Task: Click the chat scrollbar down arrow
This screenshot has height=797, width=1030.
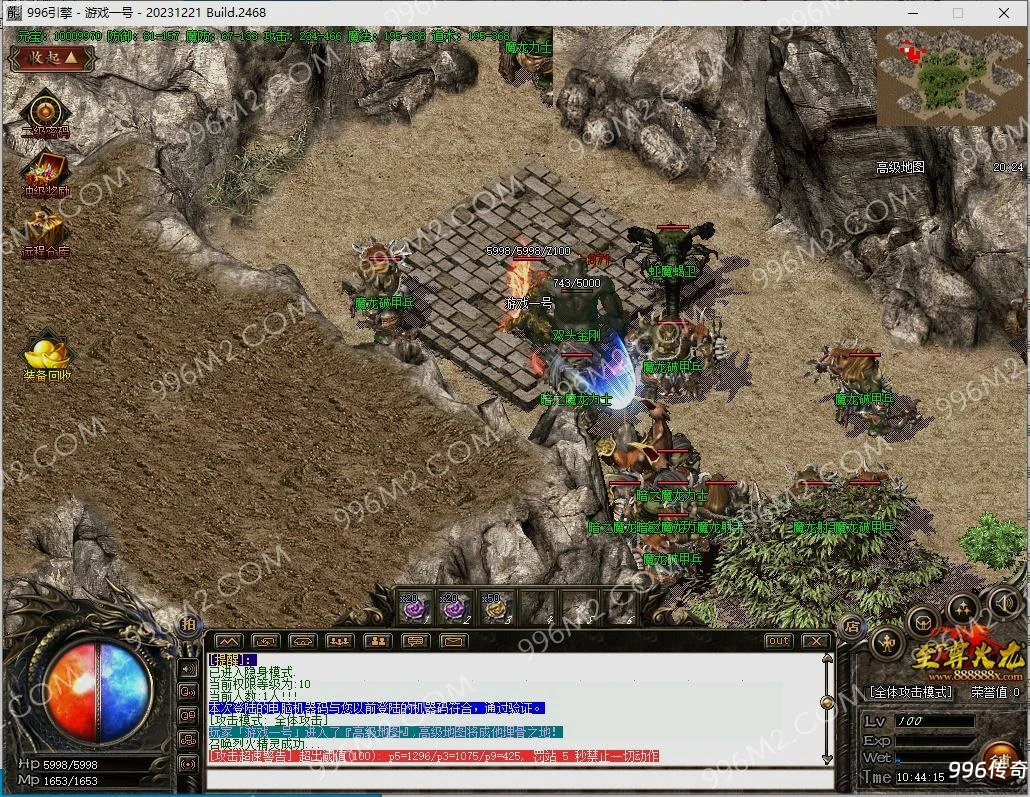Action: (x=827, y=758)
